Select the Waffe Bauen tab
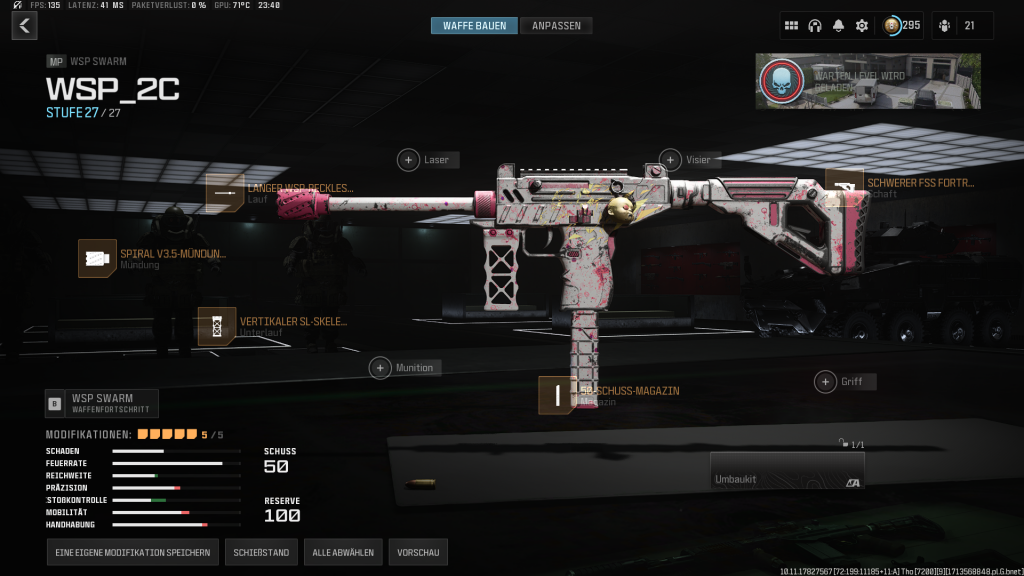 (x=475, y=26)
